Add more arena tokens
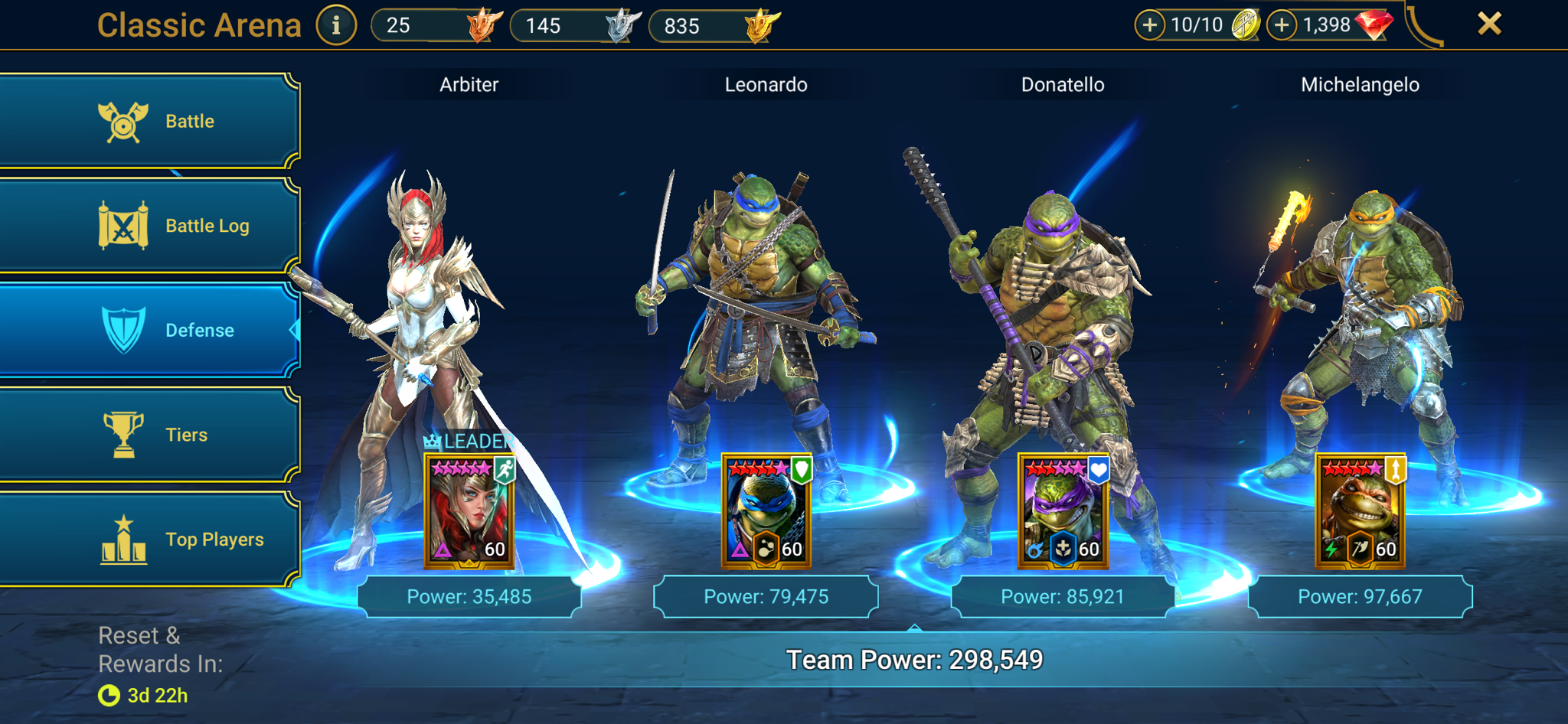The width and height of the screenshot is (1568, 724). pos(1149,25)
